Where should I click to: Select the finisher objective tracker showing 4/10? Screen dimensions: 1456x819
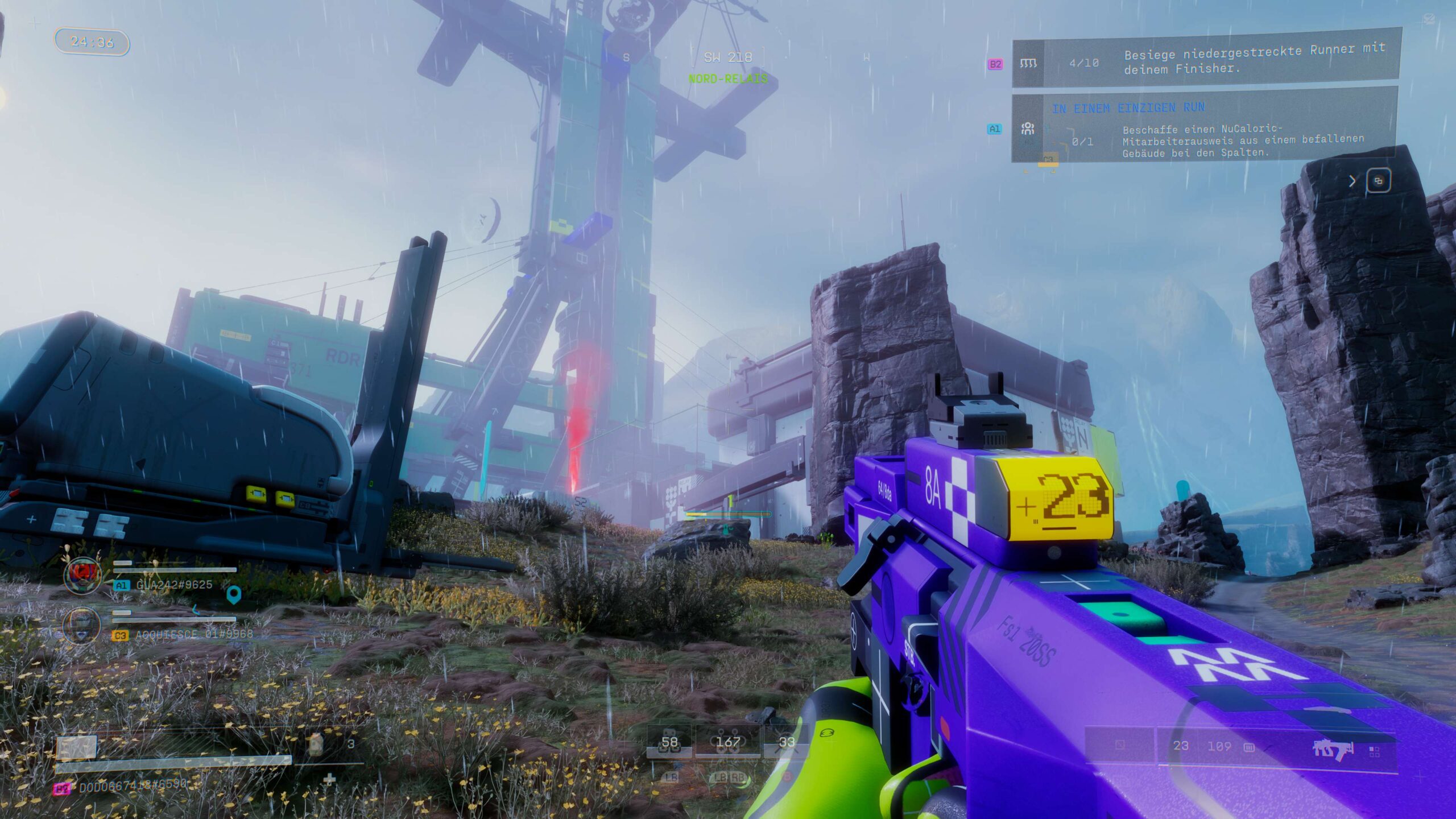[x=1206, y=61]
